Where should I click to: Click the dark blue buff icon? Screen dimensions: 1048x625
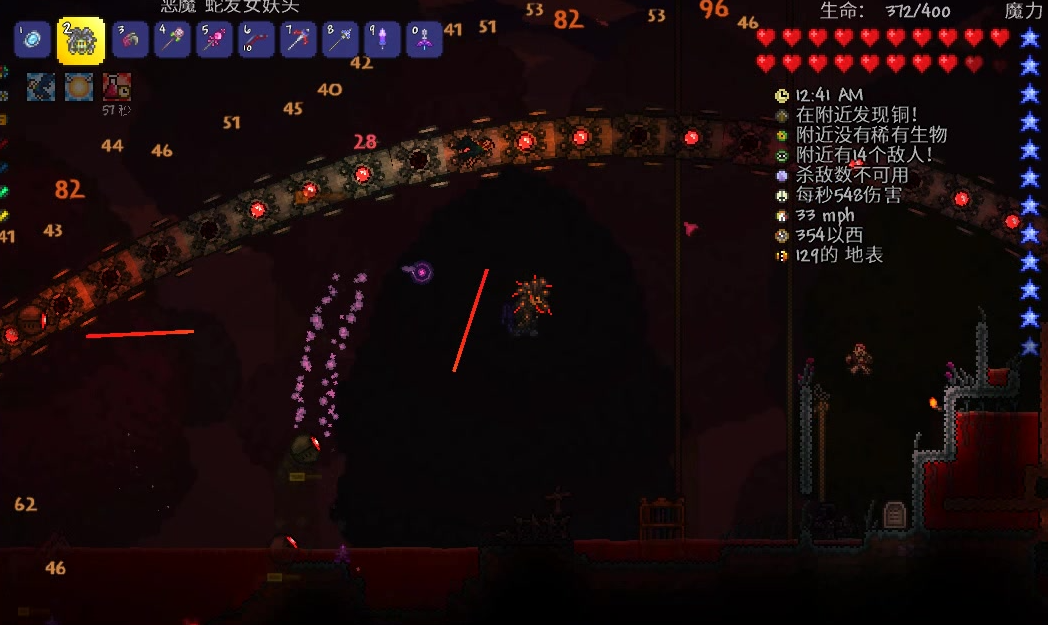tap(41, 87)
